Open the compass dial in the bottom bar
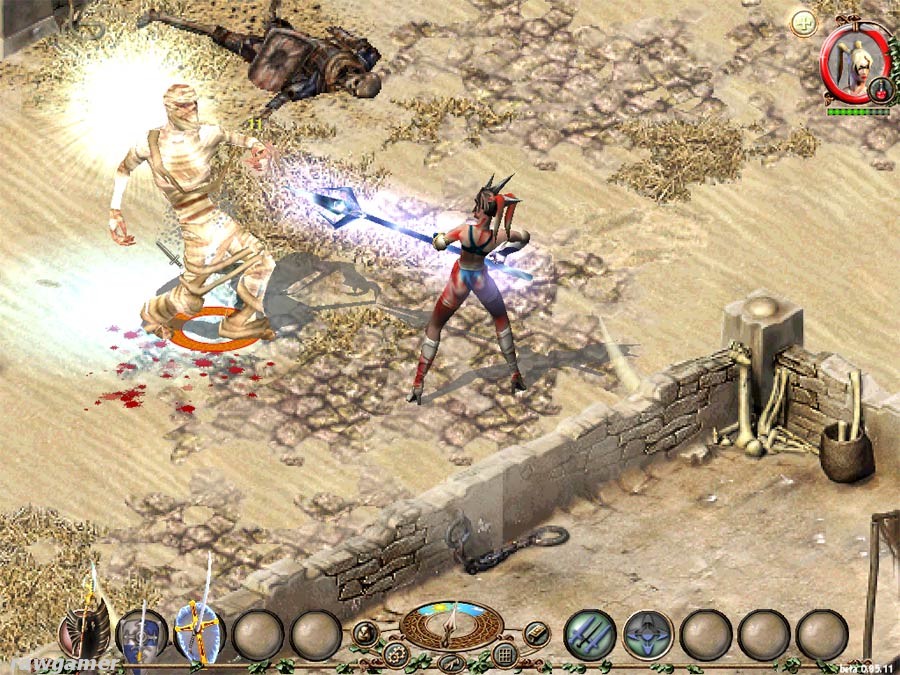The image size is (900, 675). (x=451, y=623)
